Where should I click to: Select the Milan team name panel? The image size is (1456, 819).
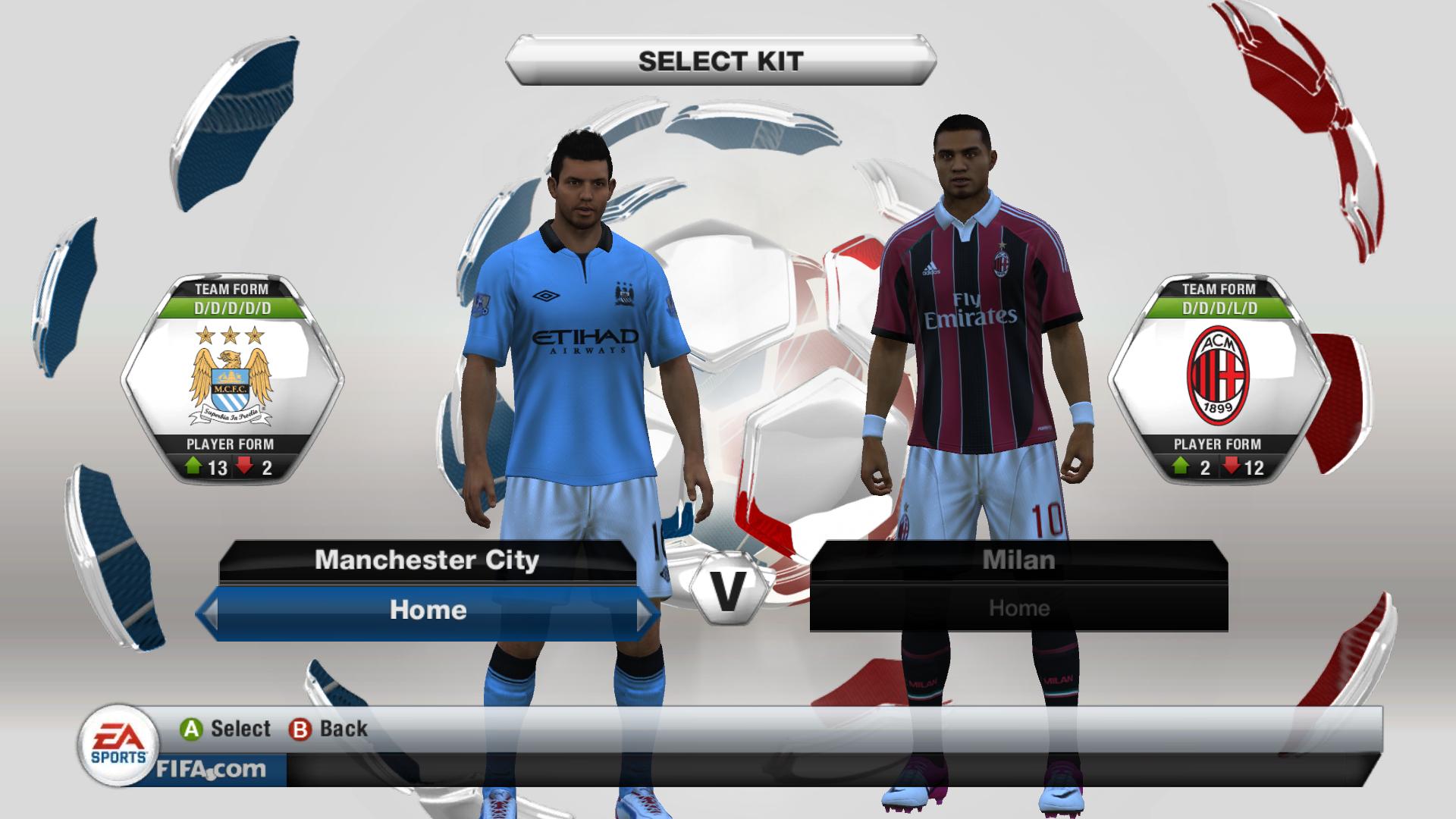click(x=1018, y=560)
